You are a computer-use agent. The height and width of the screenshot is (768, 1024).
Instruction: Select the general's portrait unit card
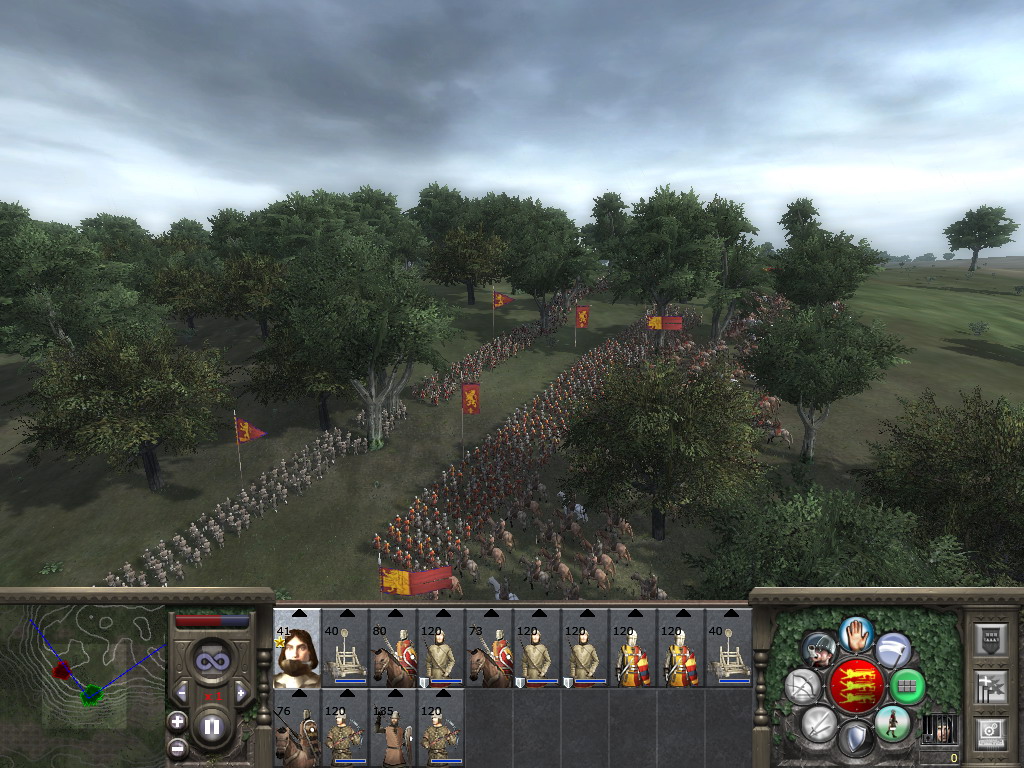[297, 648]
